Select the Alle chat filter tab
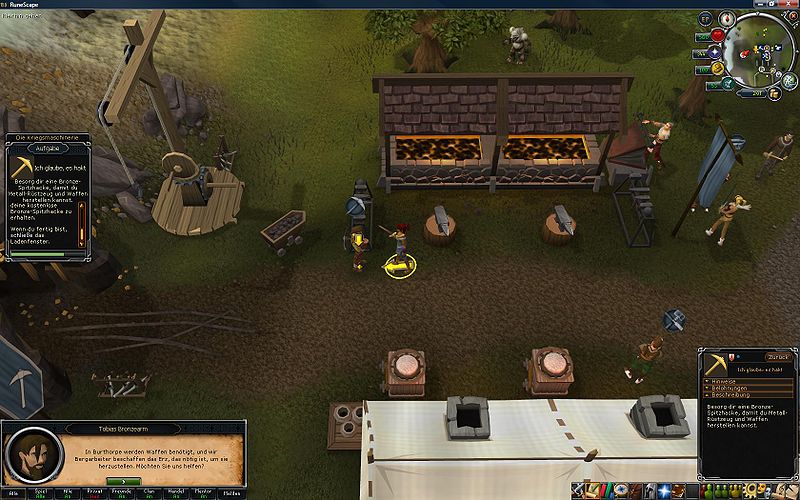 pos(13,493)
